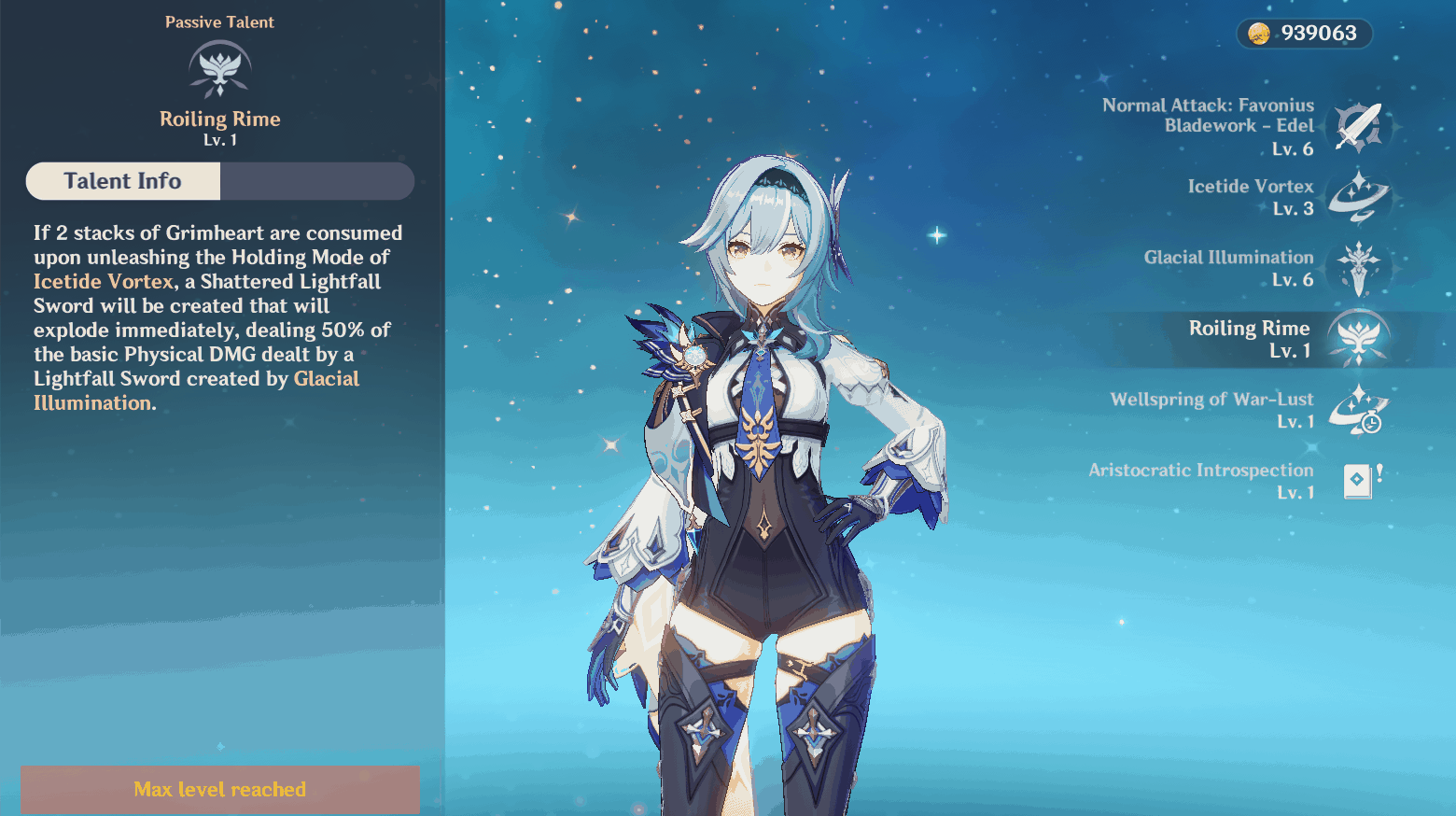The height and width of the screenshot is (816, 1456).
Task: Click the Normal Attack Lv. 6 label
Action: [1295, 148]
